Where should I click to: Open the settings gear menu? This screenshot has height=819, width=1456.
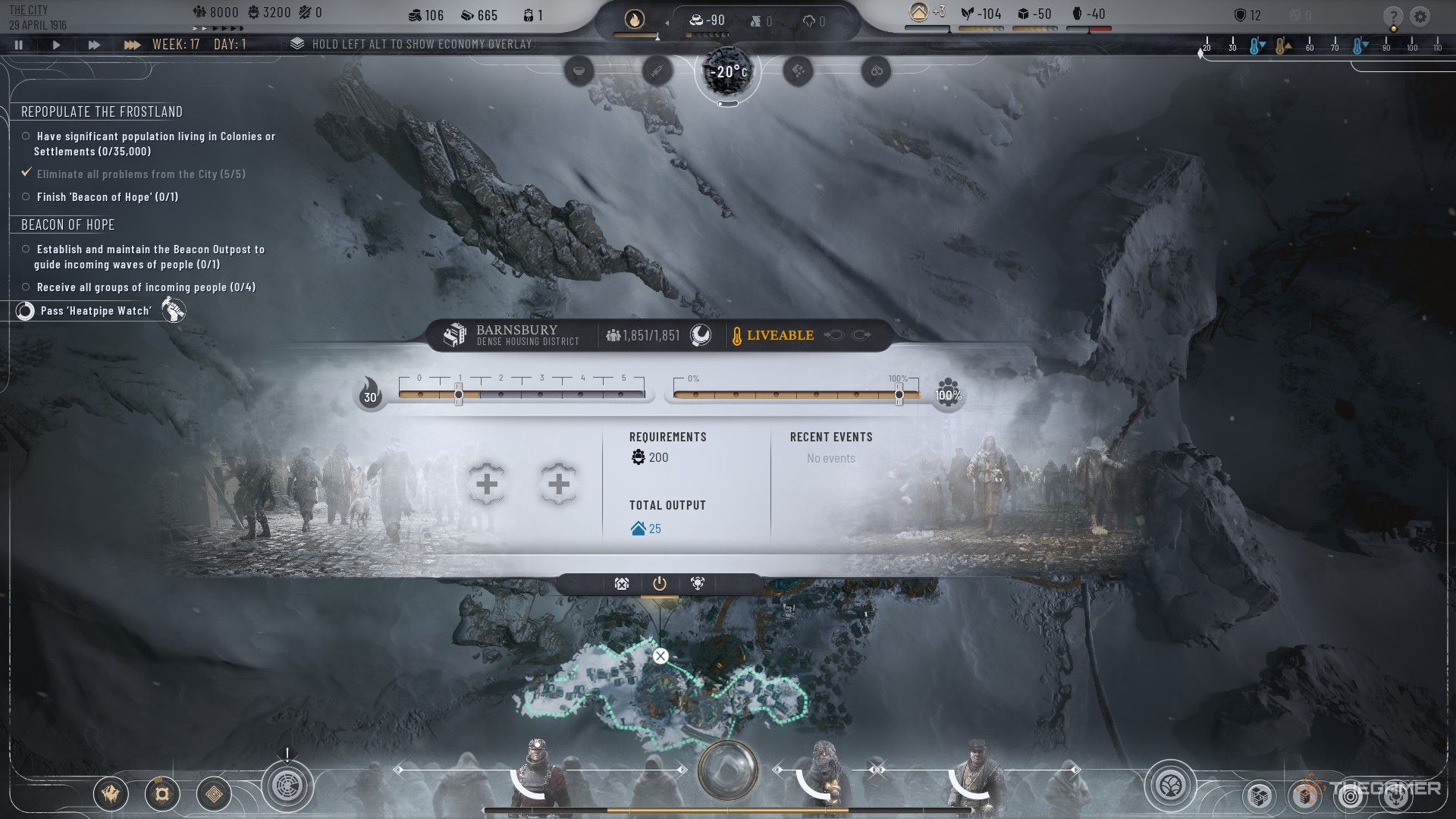coord(1420,17)
